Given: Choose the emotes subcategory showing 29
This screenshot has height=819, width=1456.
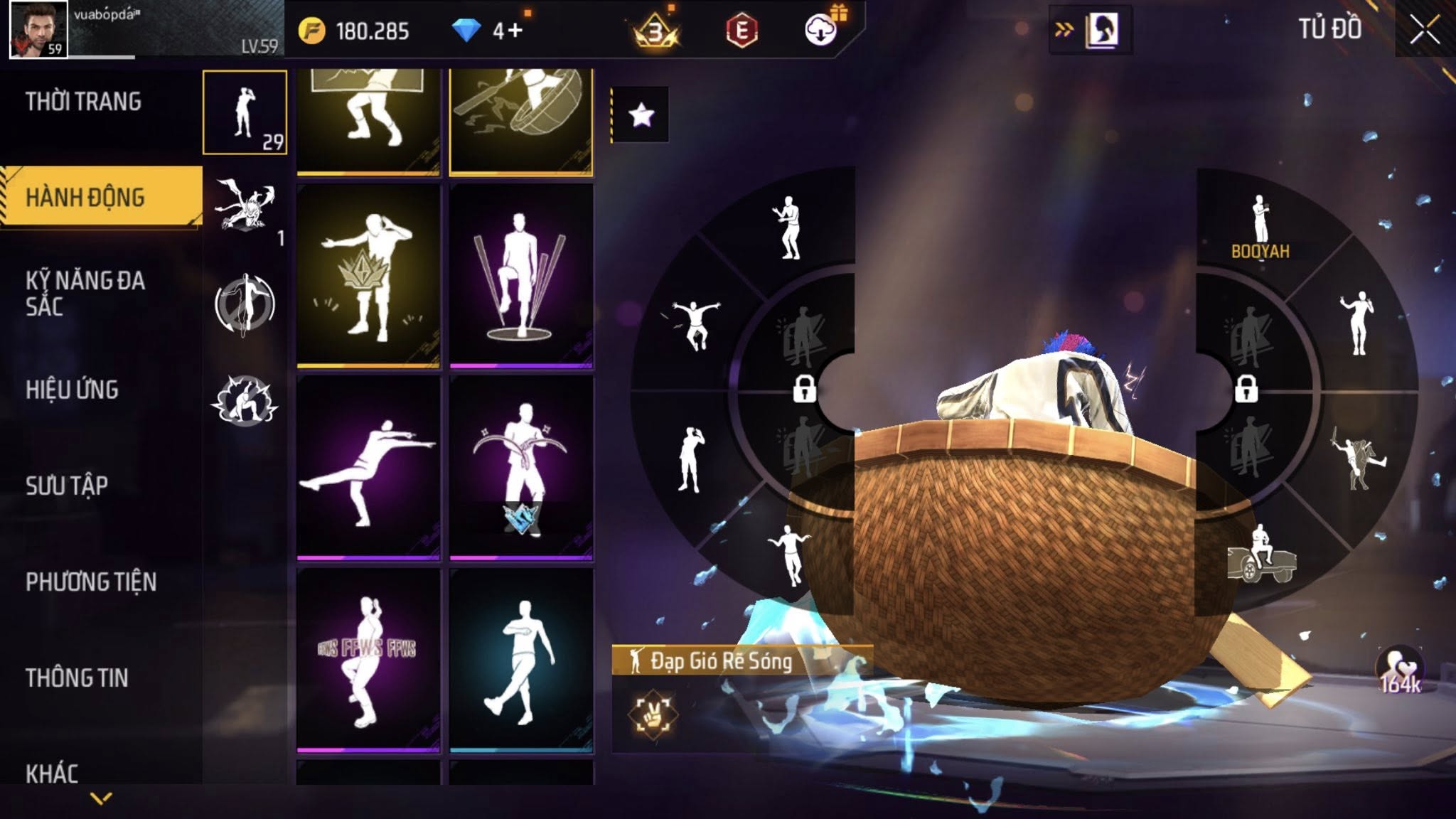Looking at the screenshot, I should (245, 112).
